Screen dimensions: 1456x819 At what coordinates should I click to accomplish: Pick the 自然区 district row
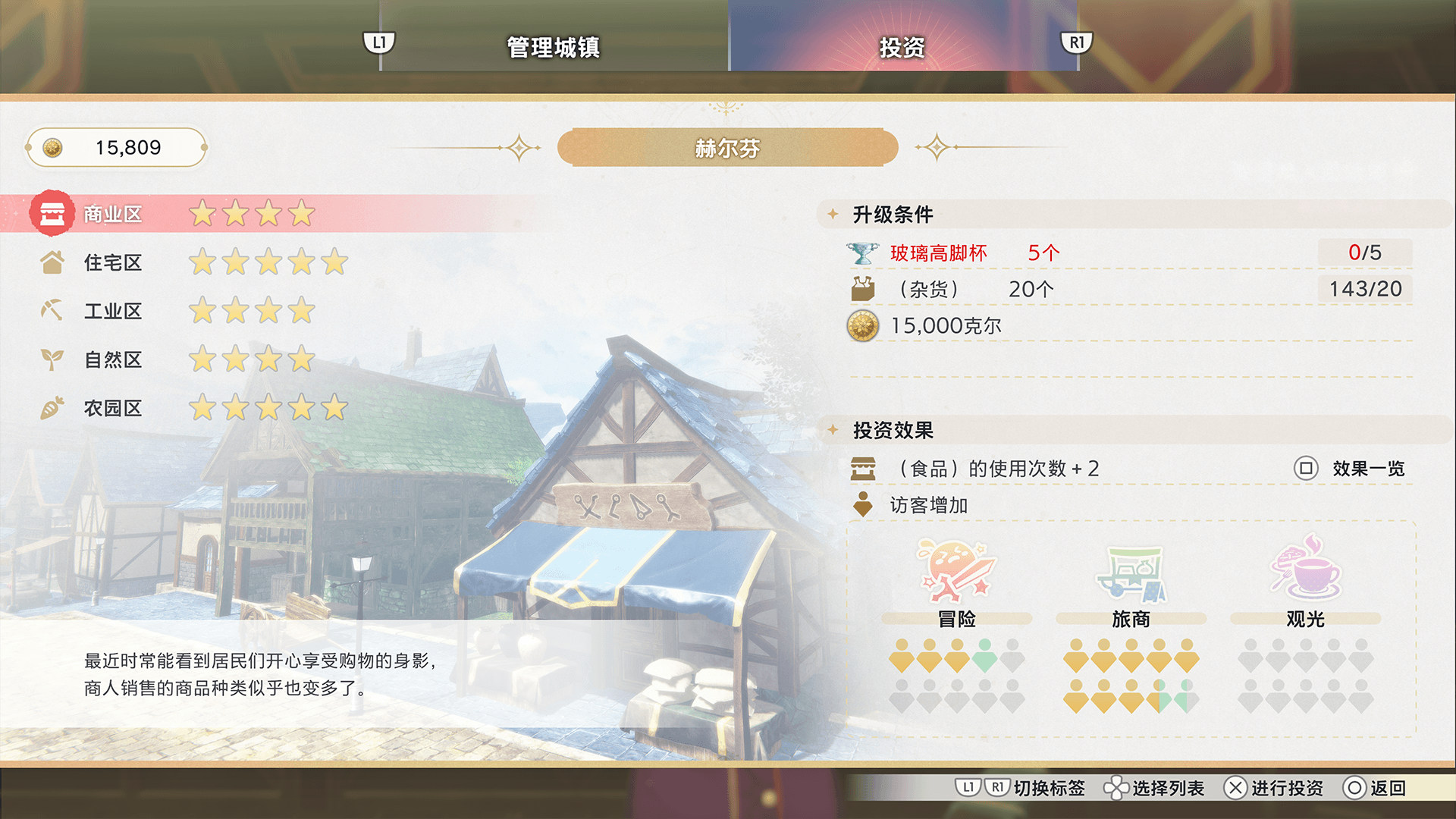point(112,360)
